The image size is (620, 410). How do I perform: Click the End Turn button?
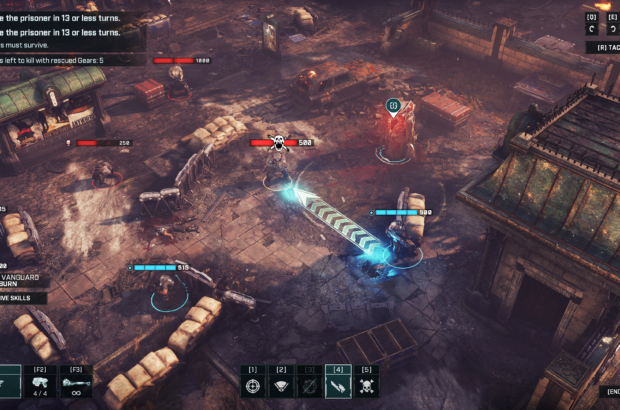tap(611, 391)
